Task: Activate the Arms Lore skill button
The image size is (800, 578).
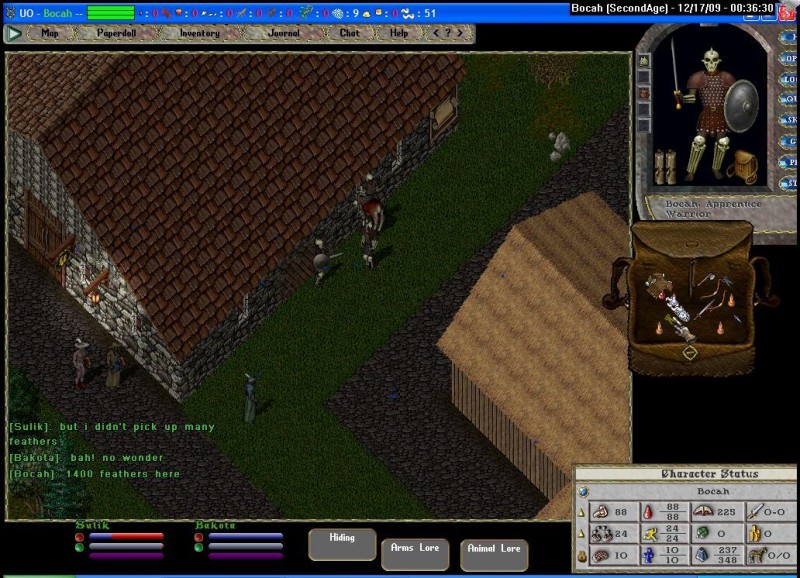Action: (x=415, y=553)
